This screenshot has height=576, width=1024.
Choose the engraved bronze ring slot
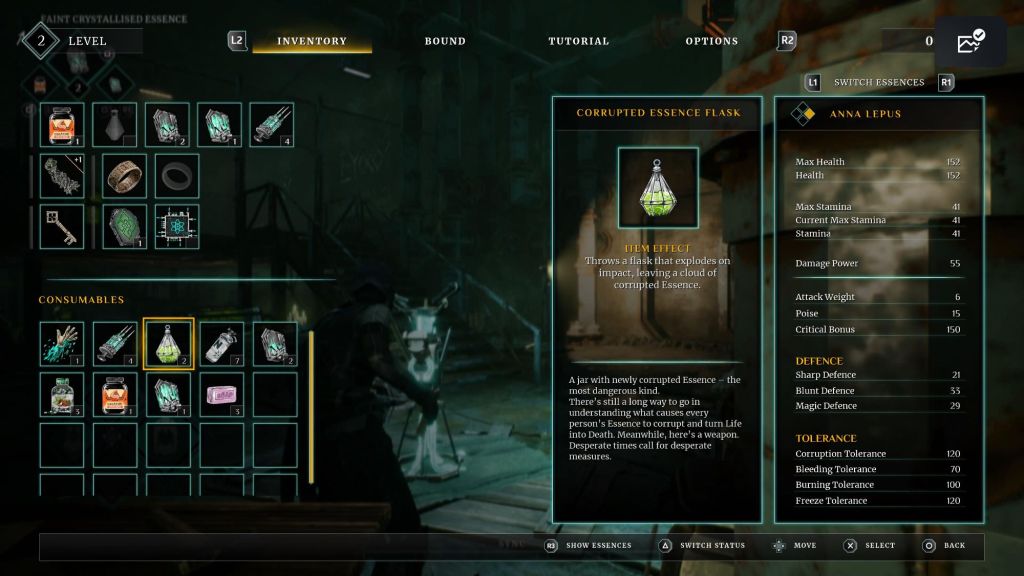coord(125,176)
